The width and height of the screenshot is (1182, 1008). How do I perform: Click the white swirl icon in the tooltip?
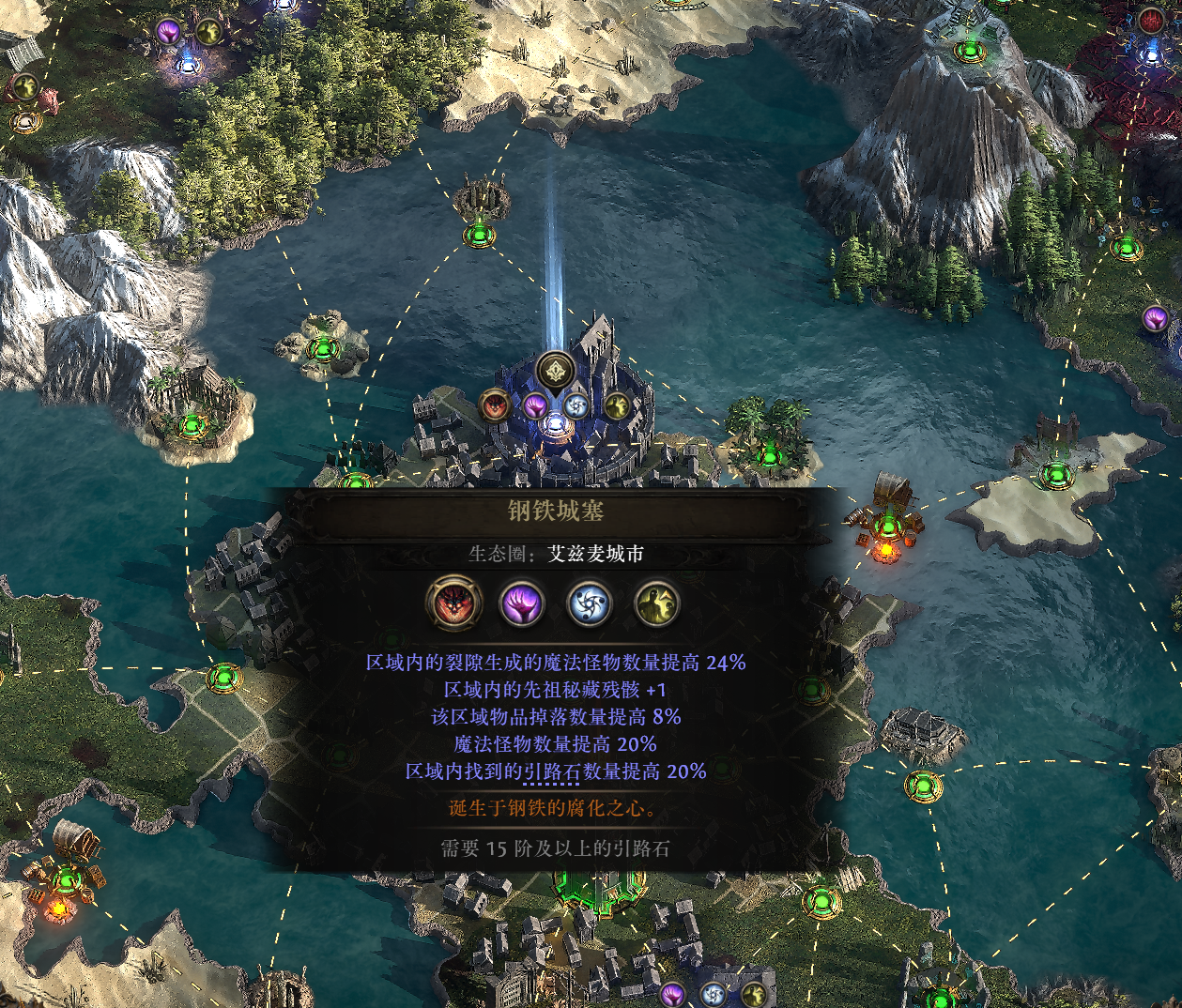coord(590,603)
